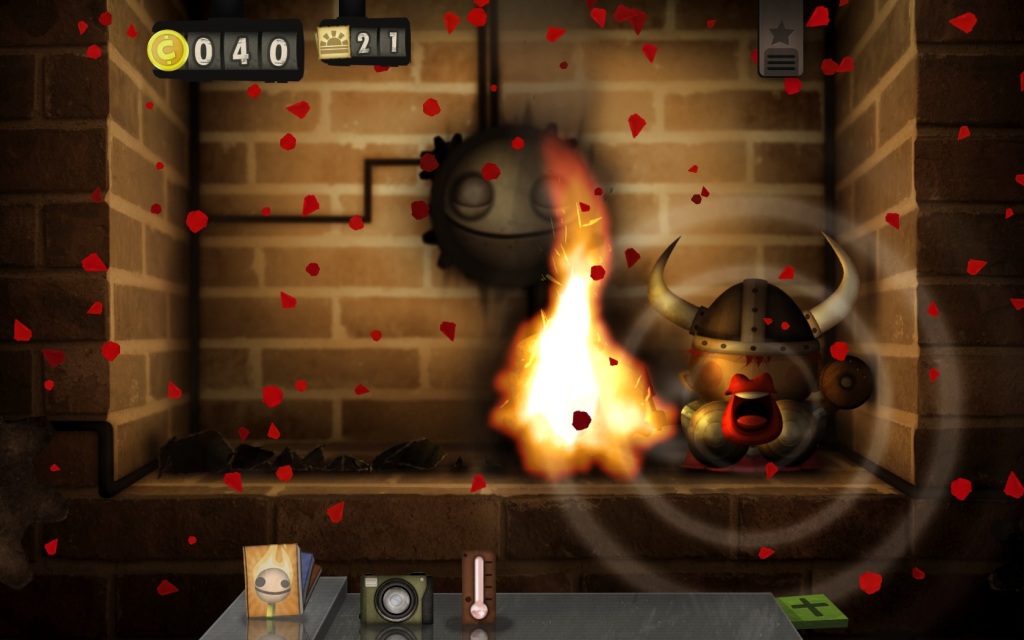The image size is (1024, 640).
Task: Click the camera icon
Action: 395,598
